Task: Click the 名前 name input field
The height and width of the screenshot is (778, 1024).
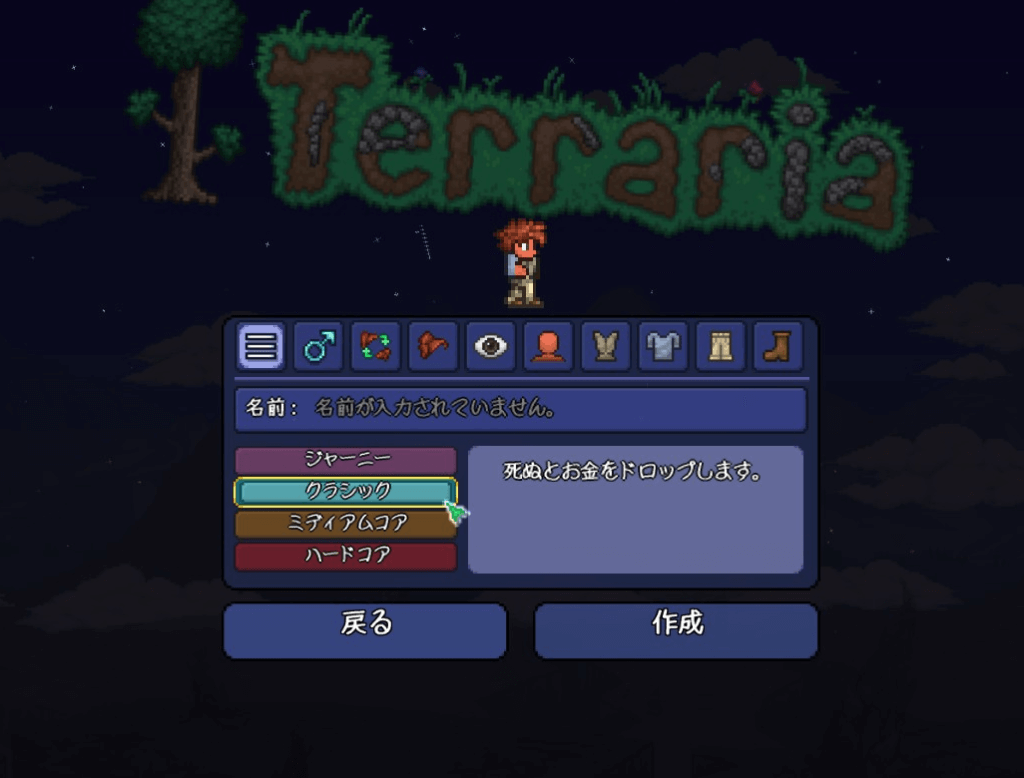Action: (x=520, y=409)
